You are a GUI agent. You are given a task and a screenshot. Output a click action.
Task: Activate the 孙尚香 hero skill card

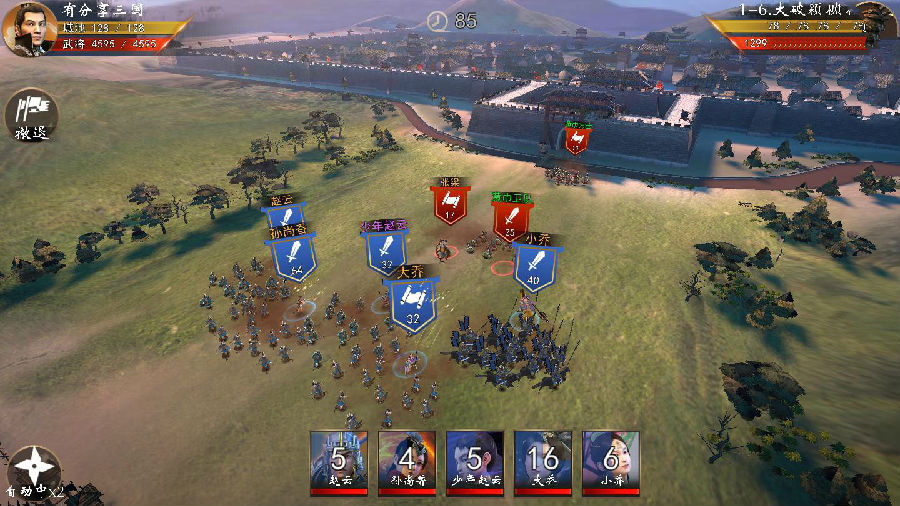click(407, 462)
